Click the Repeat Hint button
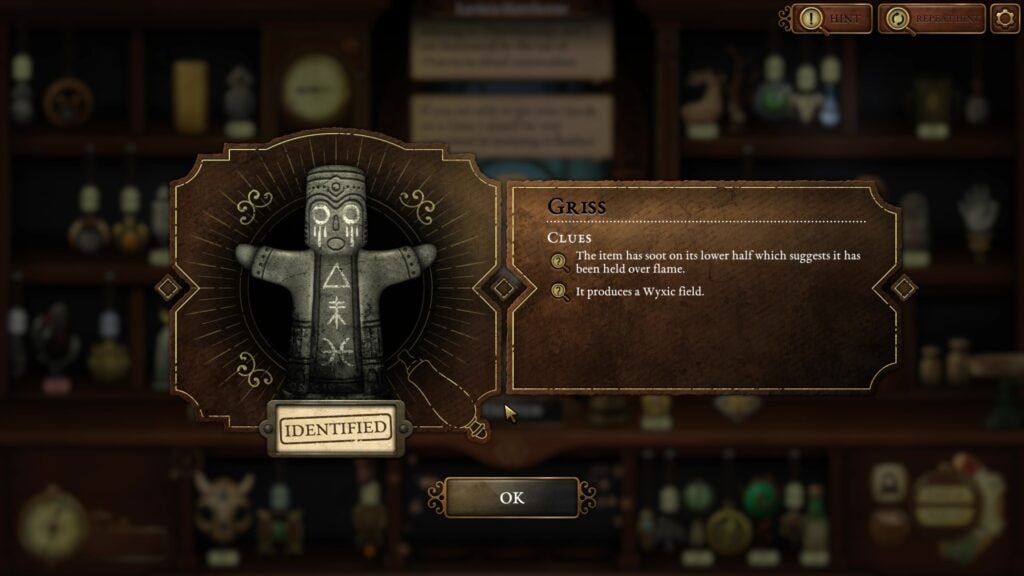 [x=931, y=18]
